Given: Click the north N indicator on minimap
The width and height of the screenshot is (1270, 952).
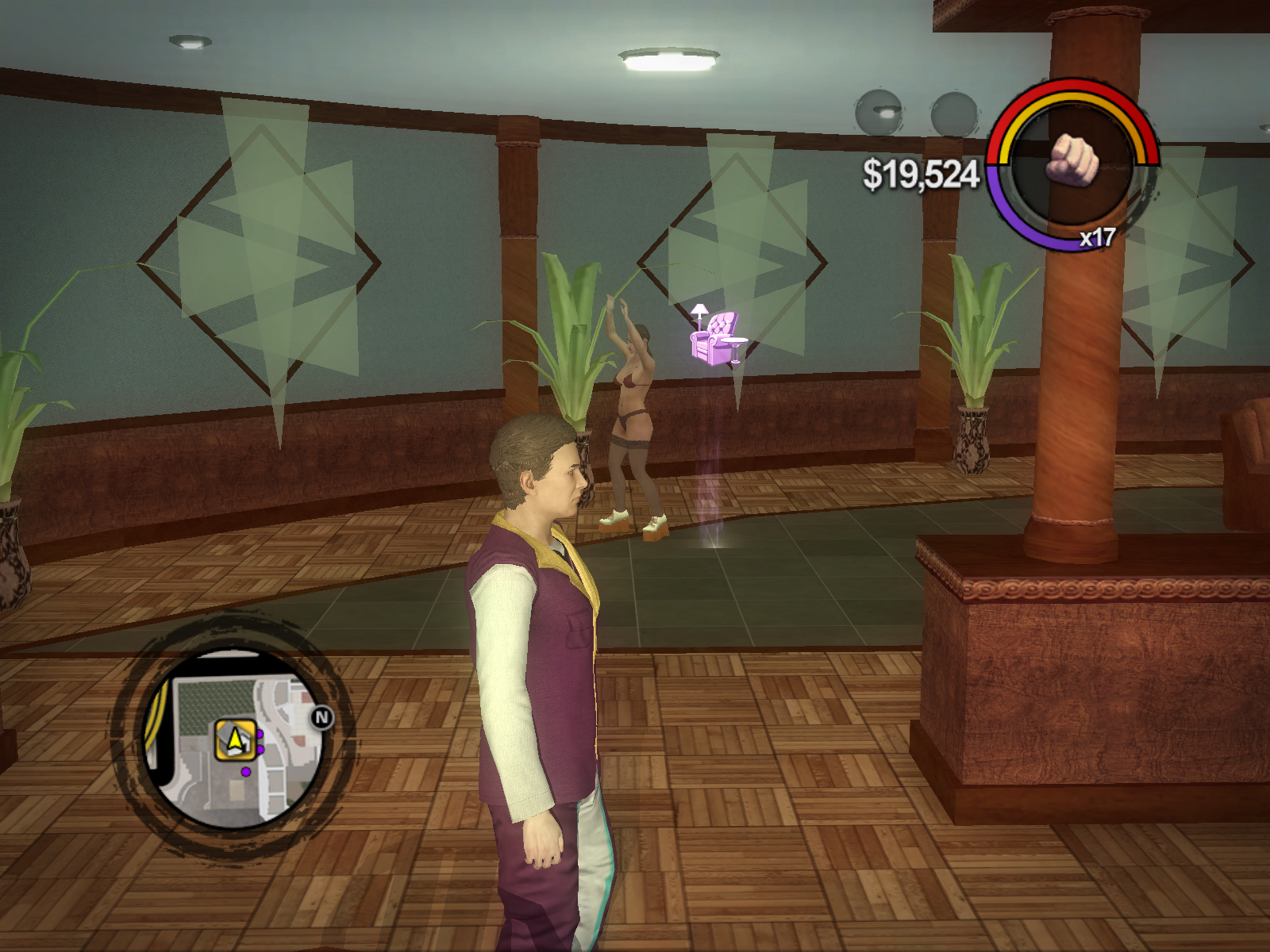Looking at the screenshot, I should pos(321,718).
